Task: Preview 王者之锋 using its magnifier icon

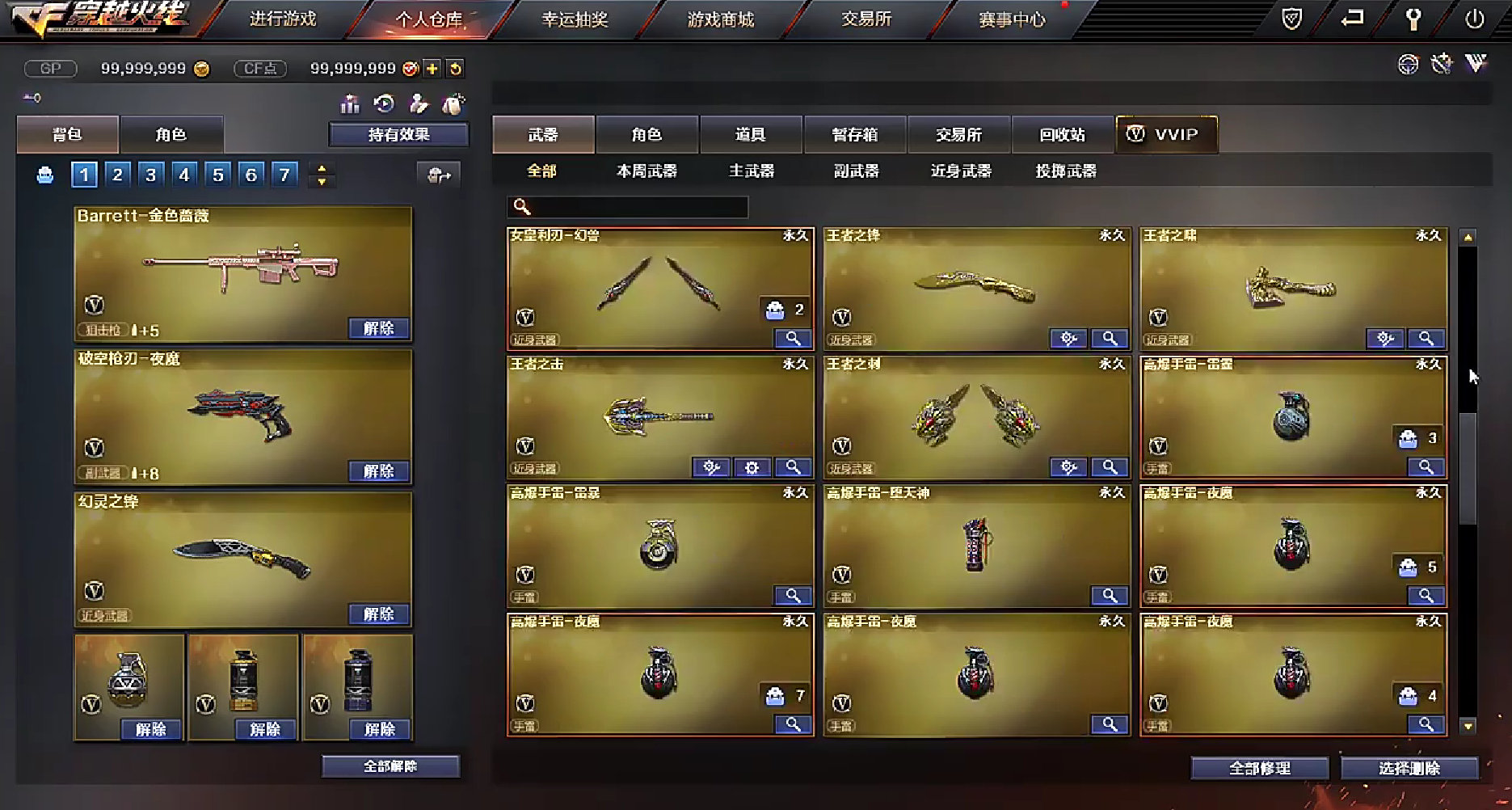Action: 1110,339
